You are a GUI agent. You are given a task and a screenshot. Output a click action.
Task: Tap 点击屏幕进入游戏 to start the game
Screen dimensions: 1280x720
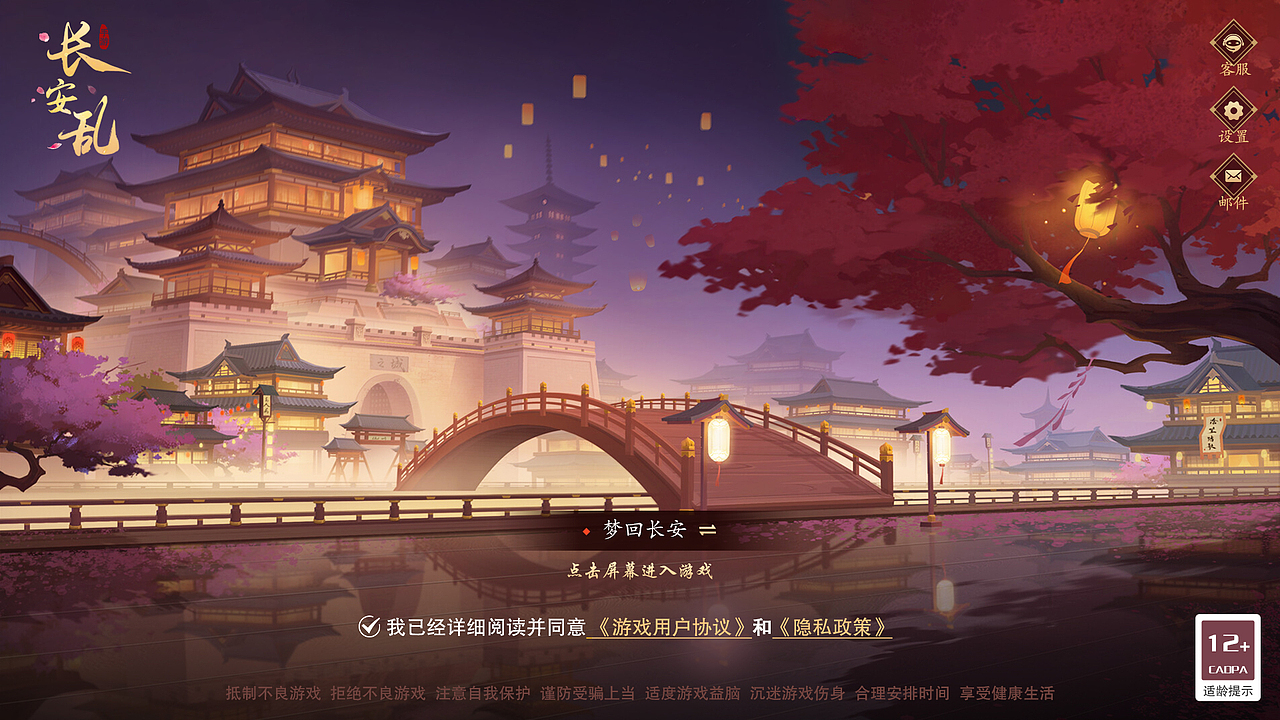click(x=640, y=572)
